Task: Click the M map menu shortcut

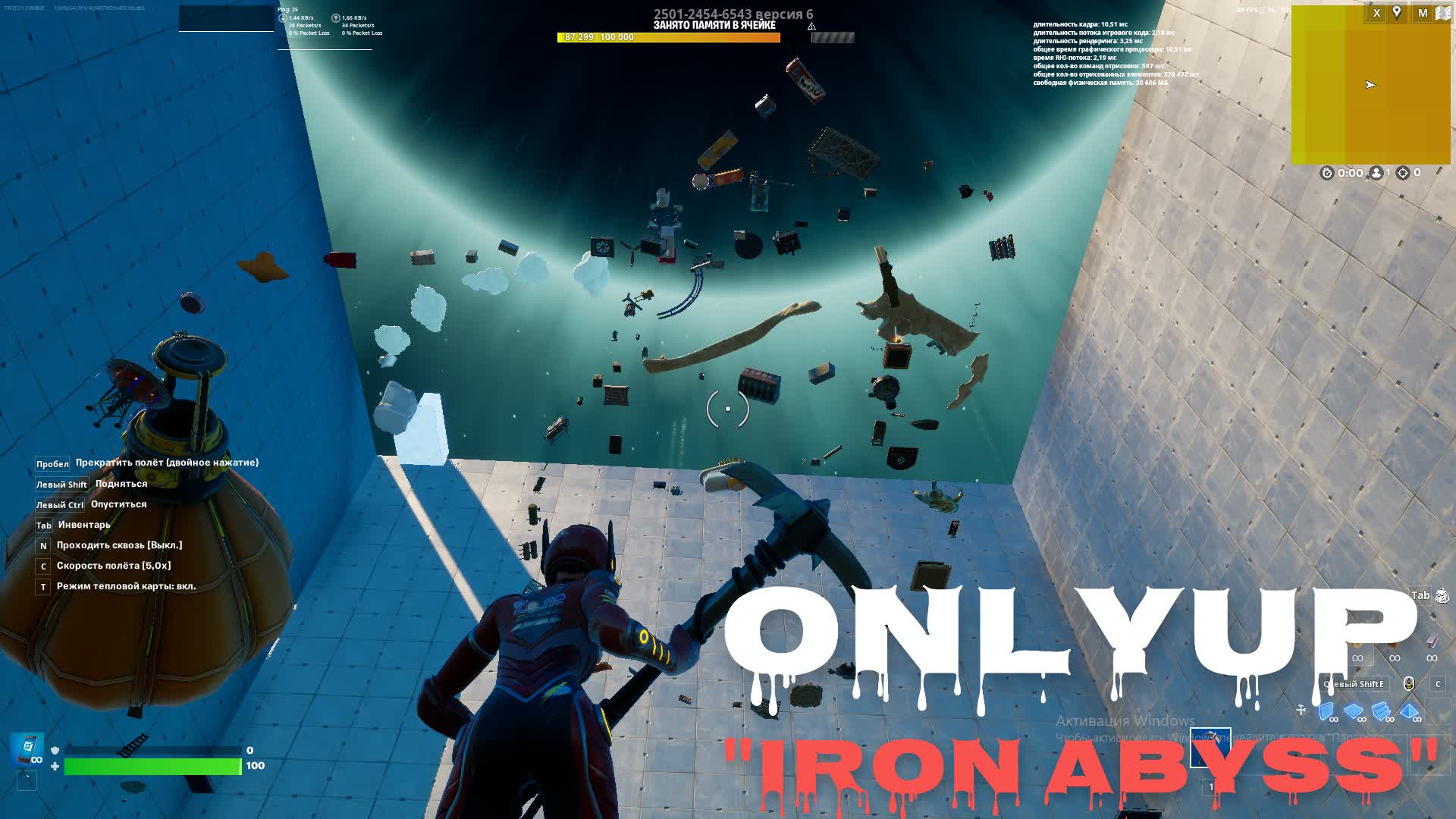Action: 1423,13
